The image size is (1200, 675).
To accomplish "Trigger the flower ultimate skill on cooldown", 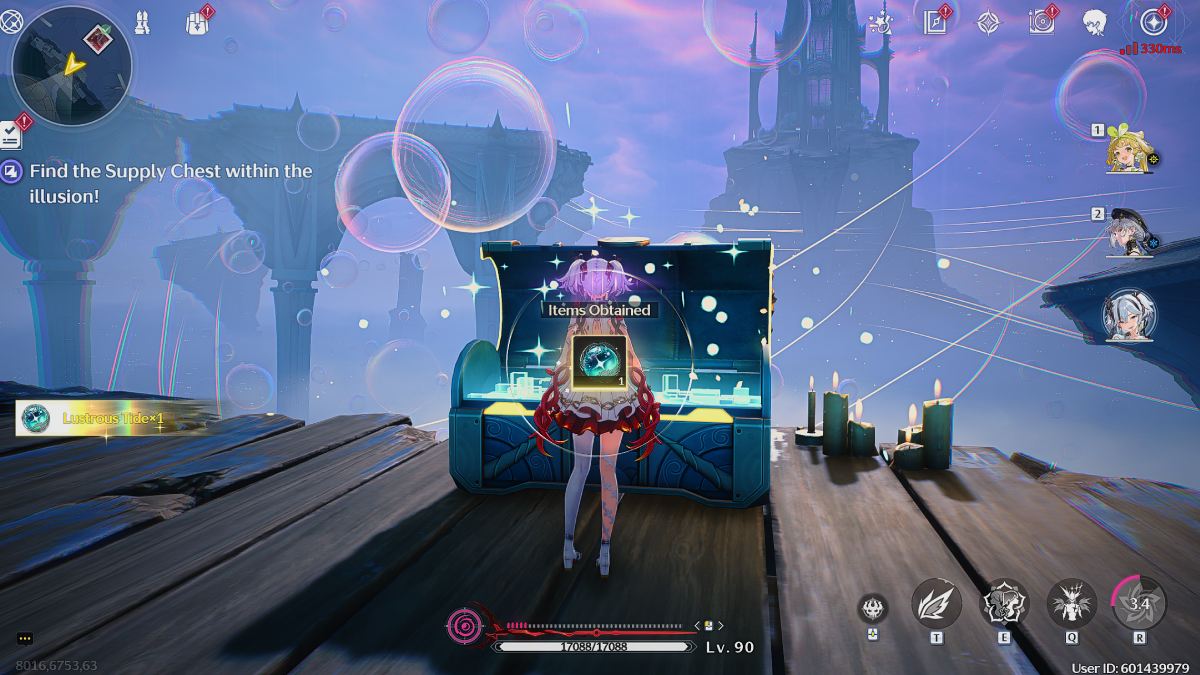I will pyautogui.click(x=1139, y=603).
